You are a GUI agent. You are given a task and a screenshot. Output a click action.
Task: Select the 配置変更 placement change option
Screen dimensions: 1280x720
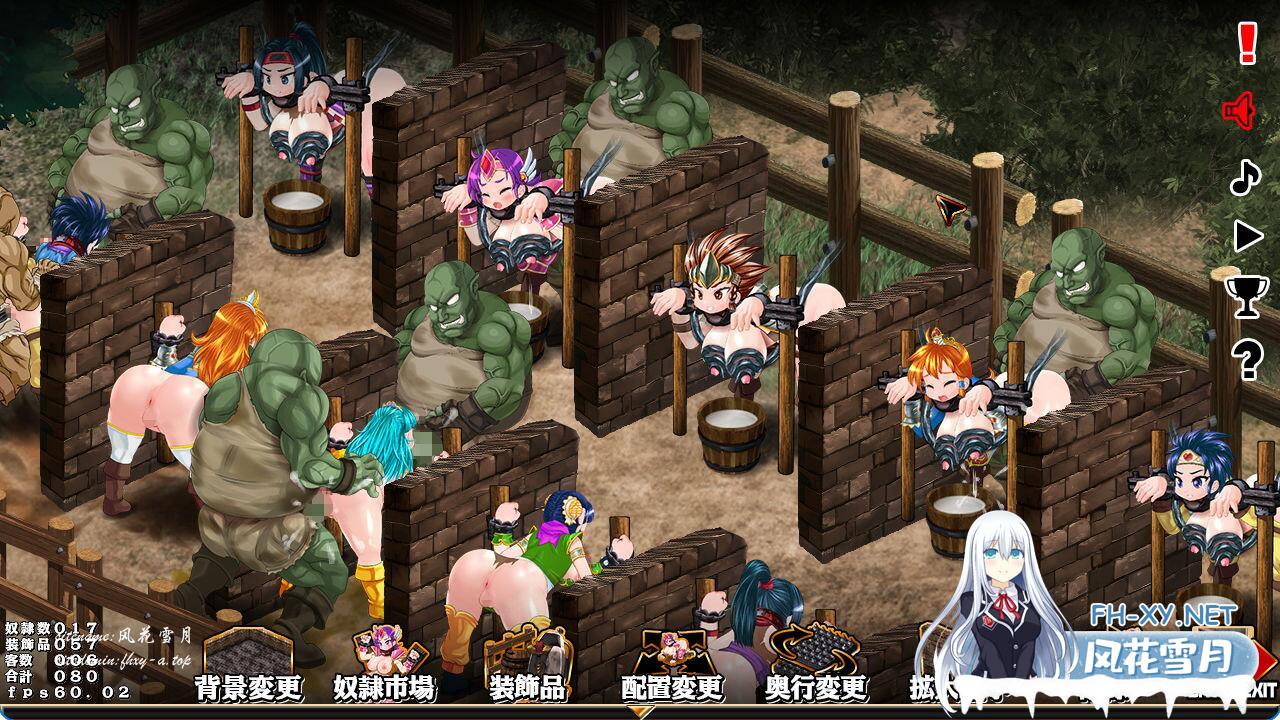point(671,668)
